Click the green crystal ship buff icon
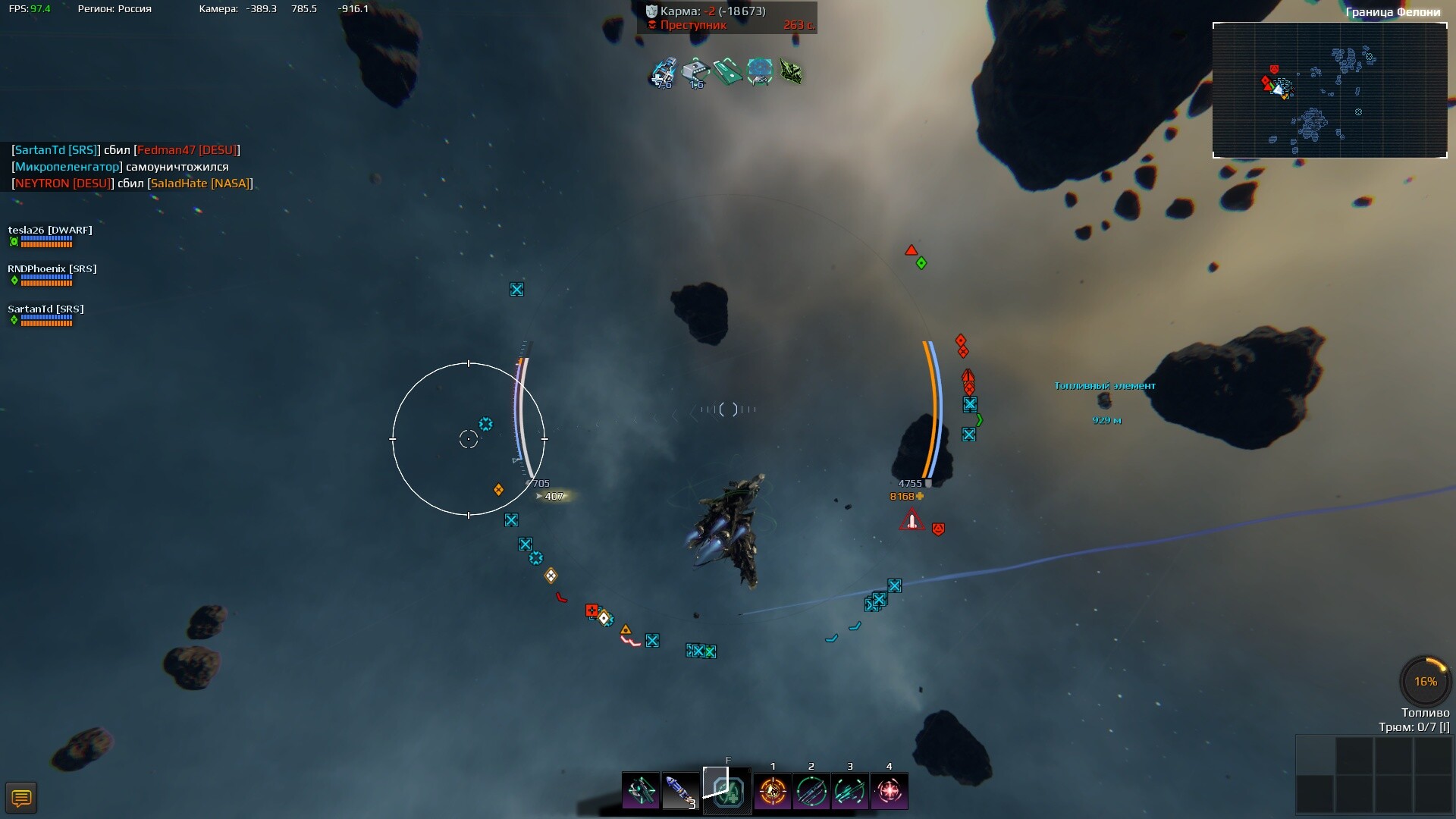Viewport: 1456px width, 819px height. coord(791,73)
